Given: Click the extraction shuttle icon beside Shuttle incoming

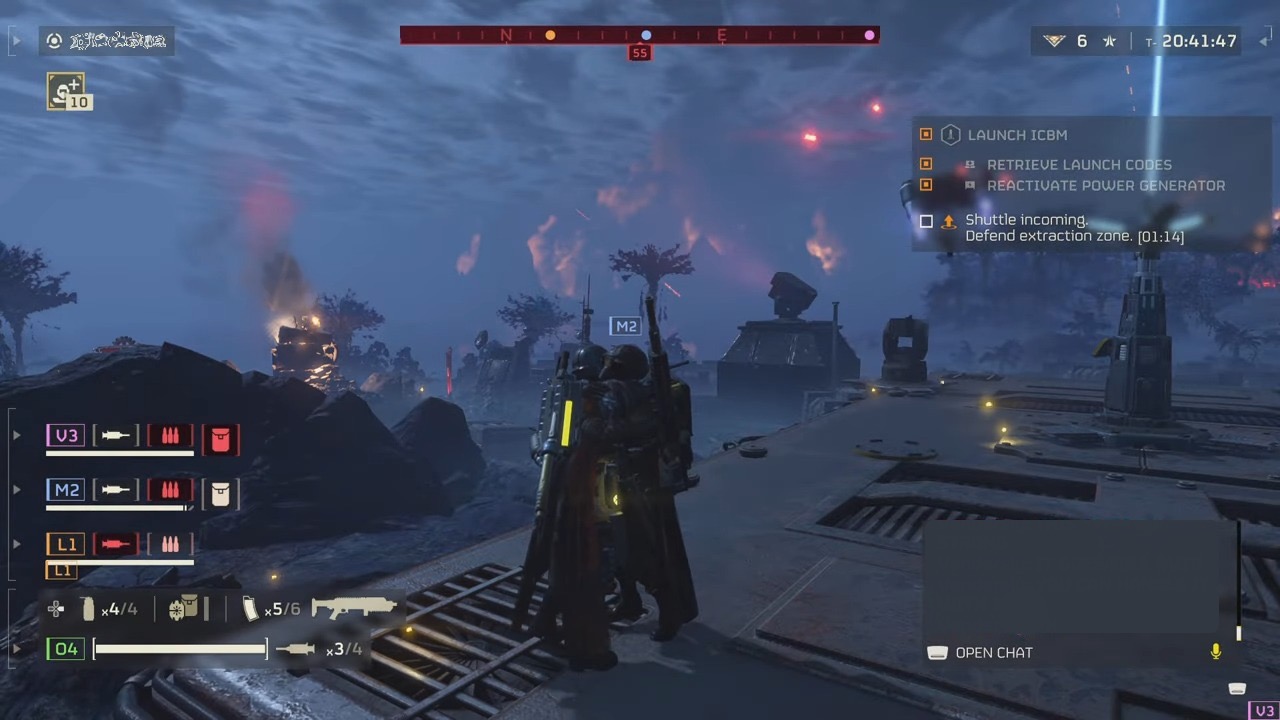Looking at the screenshot, I should [x=948, y=221].
